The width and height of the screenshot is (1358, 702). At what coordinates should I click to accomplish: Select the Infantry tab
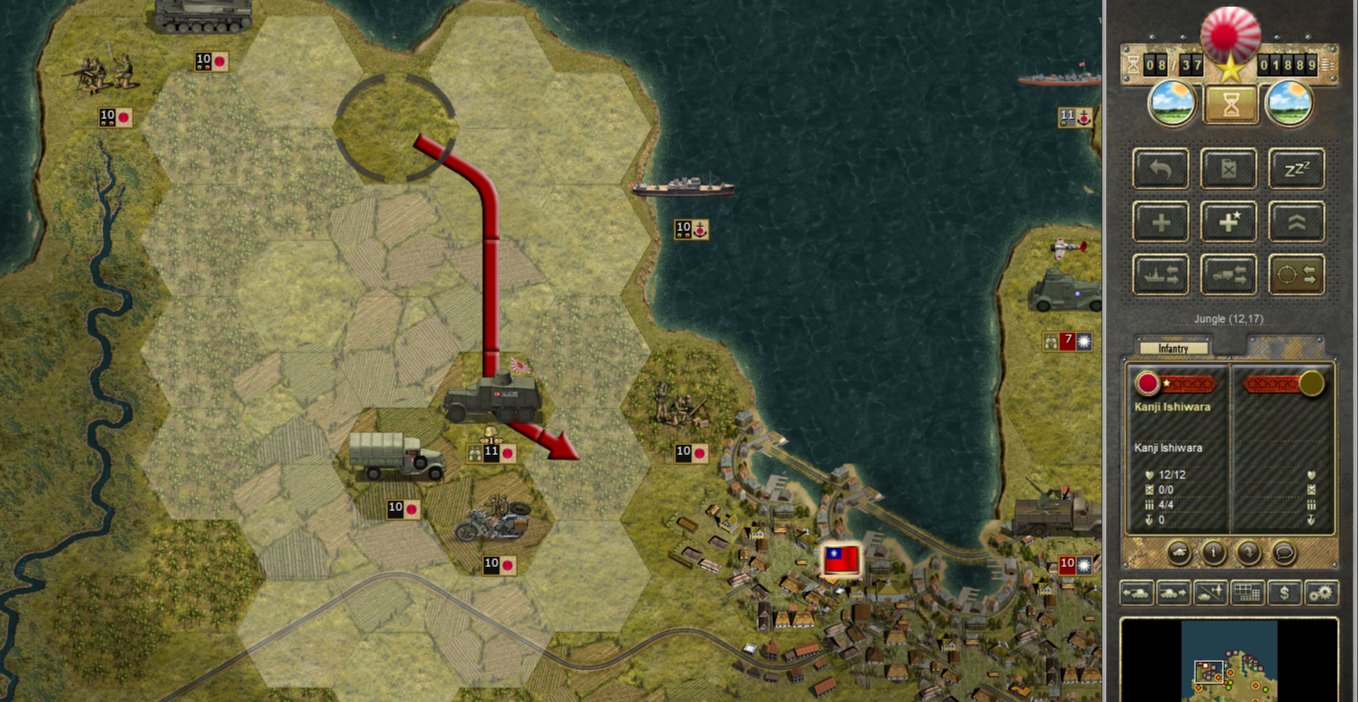[1173, 348]
